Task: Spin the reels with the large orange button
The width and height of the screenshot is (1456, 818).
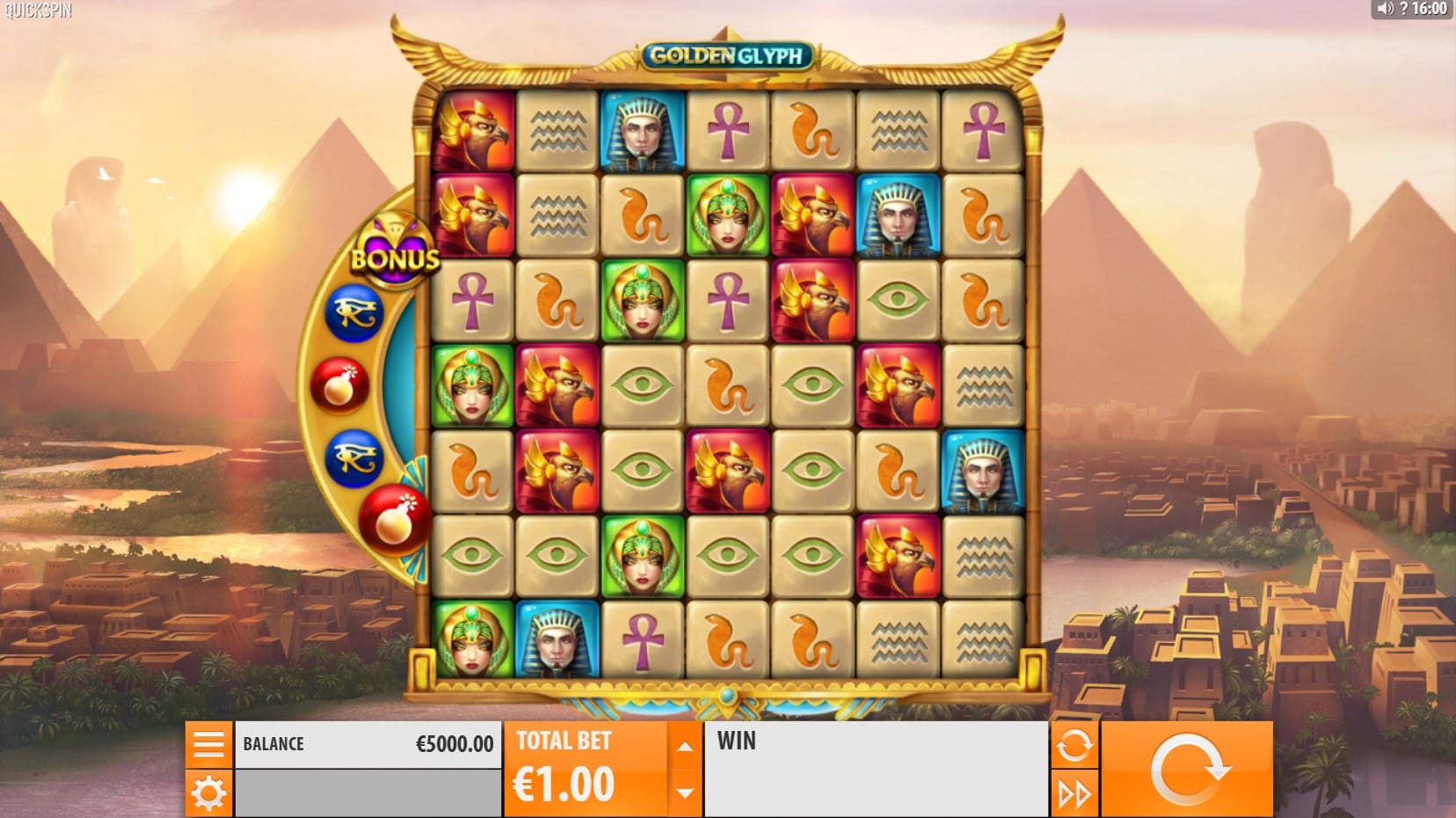Action: [x=1187, y=770]
